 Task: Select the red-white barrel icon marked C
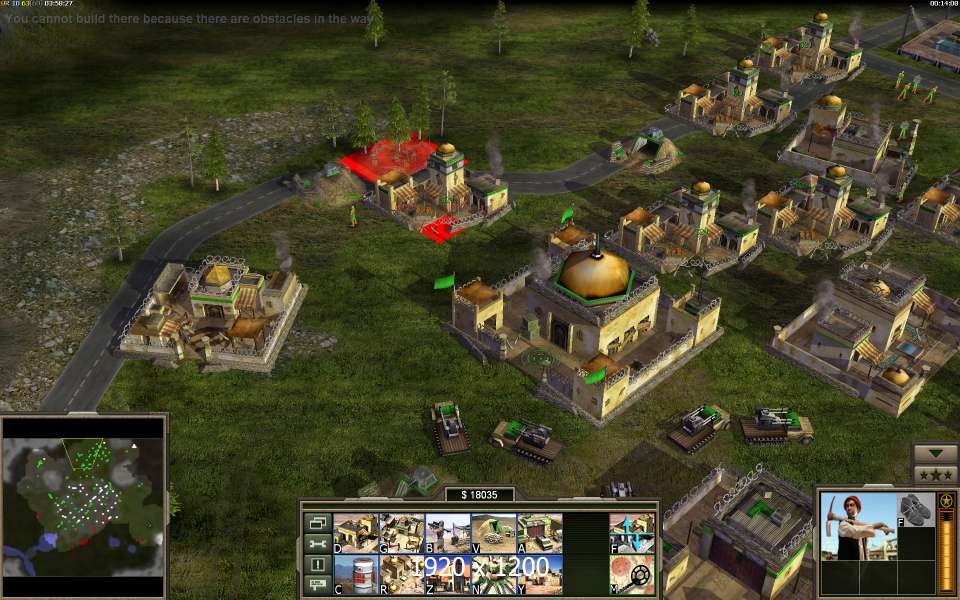[355, 575]
